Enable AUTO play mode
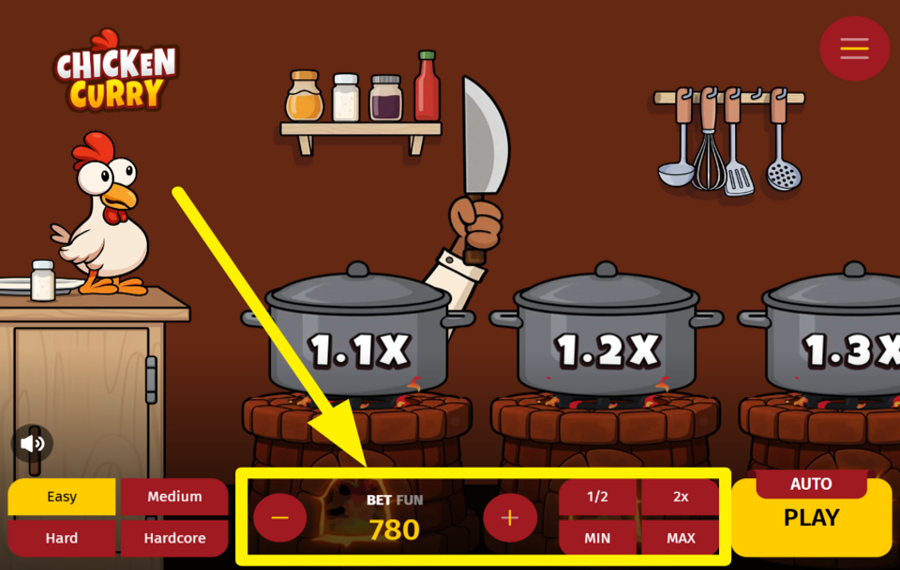This screenshot has width=900, height=570. [x=811, y=484]
